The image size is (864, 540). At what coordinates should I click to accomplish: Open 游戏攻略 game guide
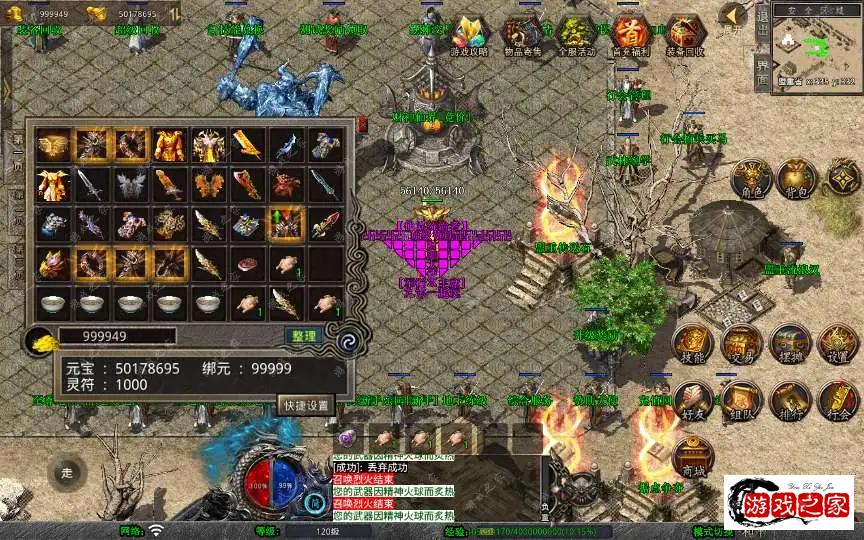[x=467, y=36]
